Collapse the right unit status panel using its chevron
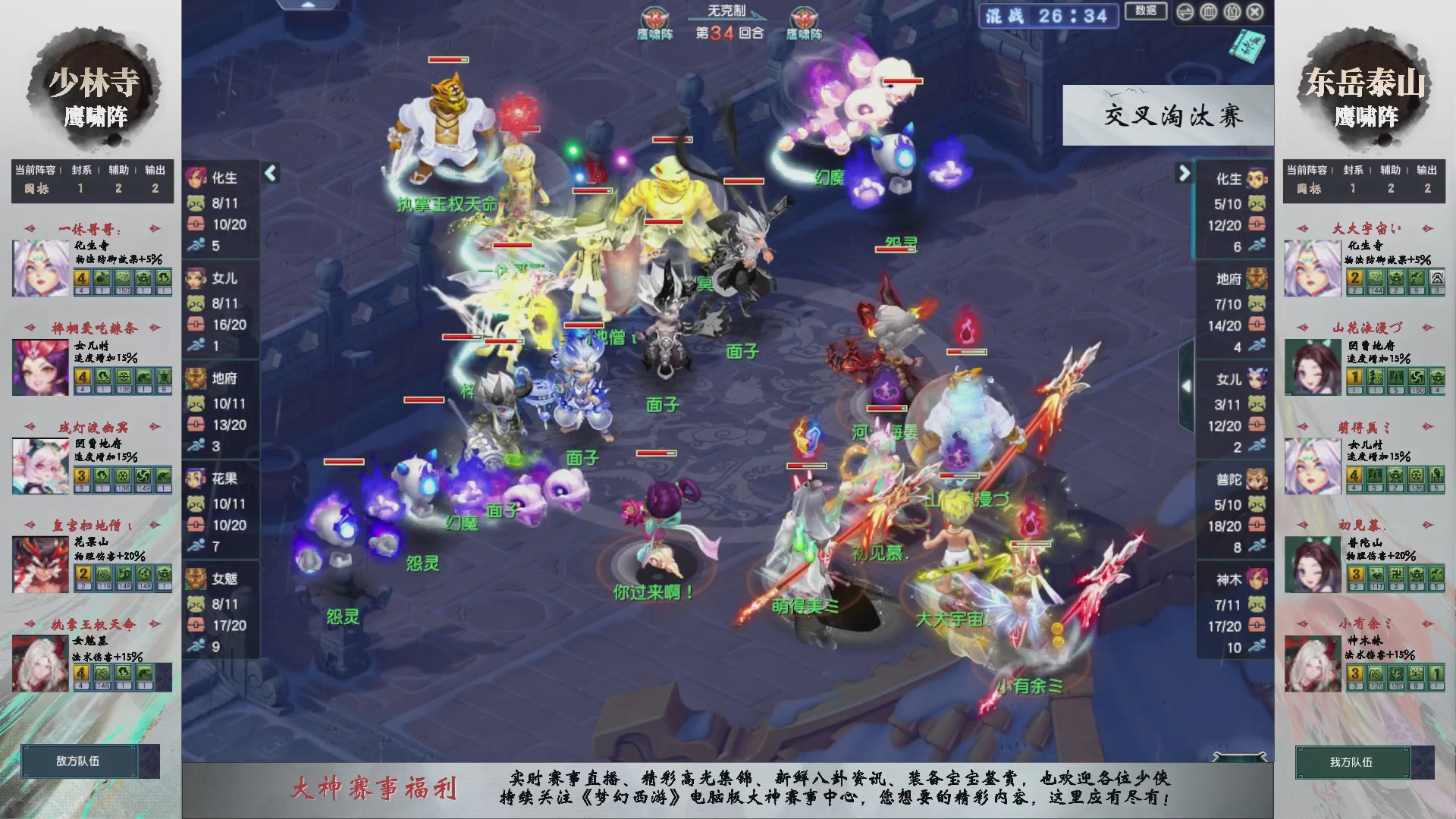 1183,173
